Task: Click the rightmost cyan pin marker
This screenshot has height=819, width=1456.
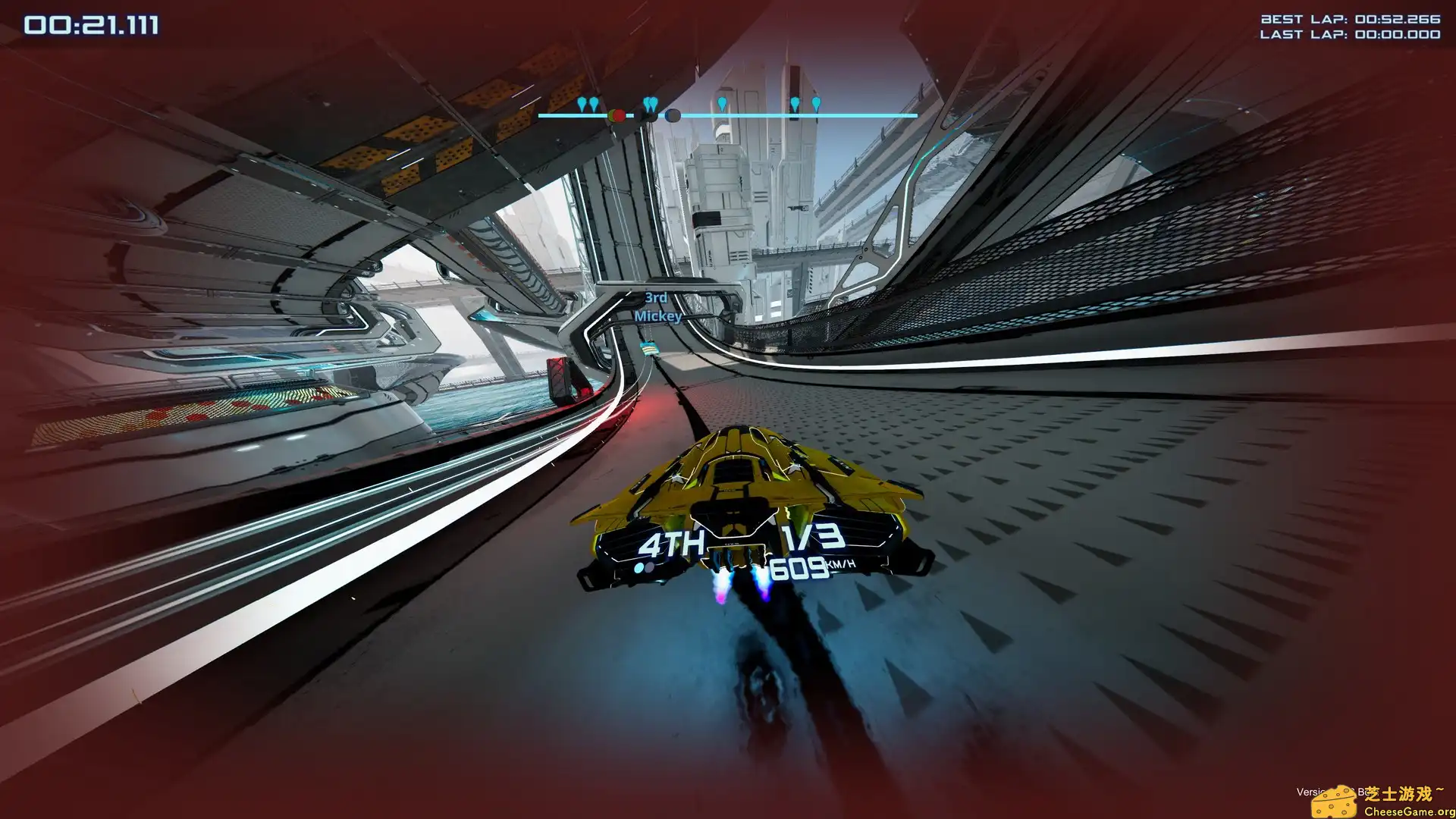Action: 817,102
